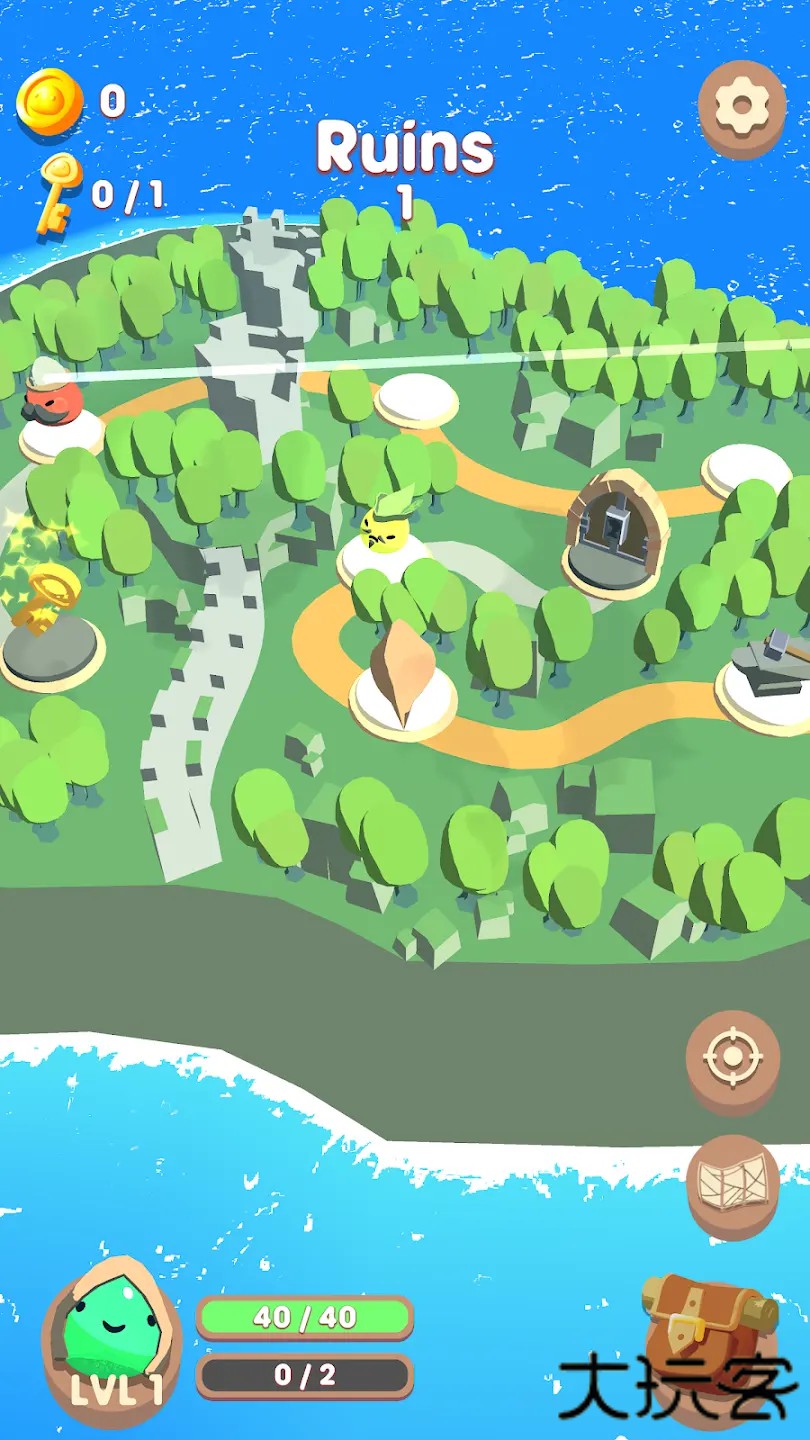Choose the stone doorway map node
Viewport: 810px width, 1440px height.
pyautogui.click(x=616, y=533)
